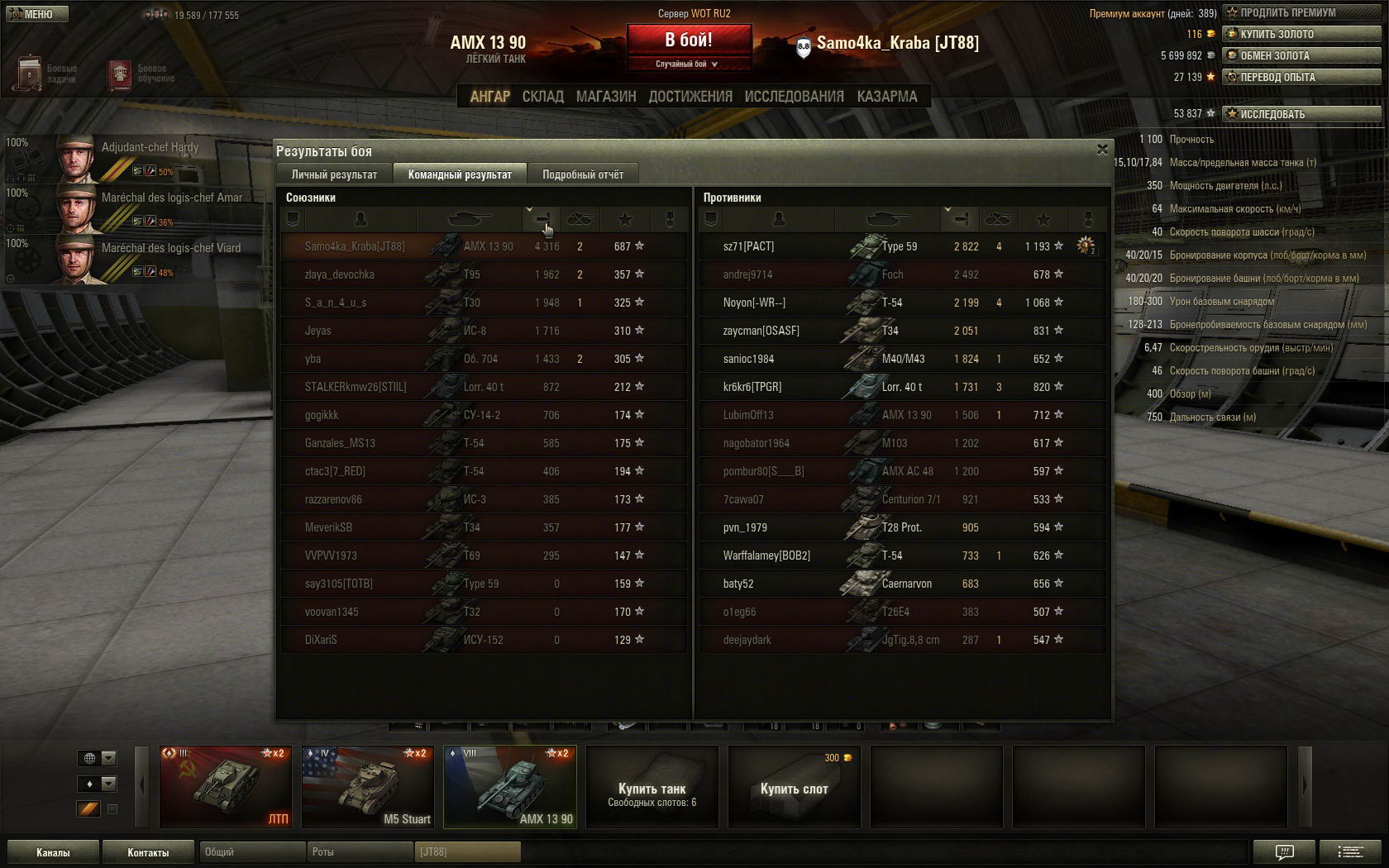Open the Подробный отчёт tab
1389x868 pixels.
[583, 174]
